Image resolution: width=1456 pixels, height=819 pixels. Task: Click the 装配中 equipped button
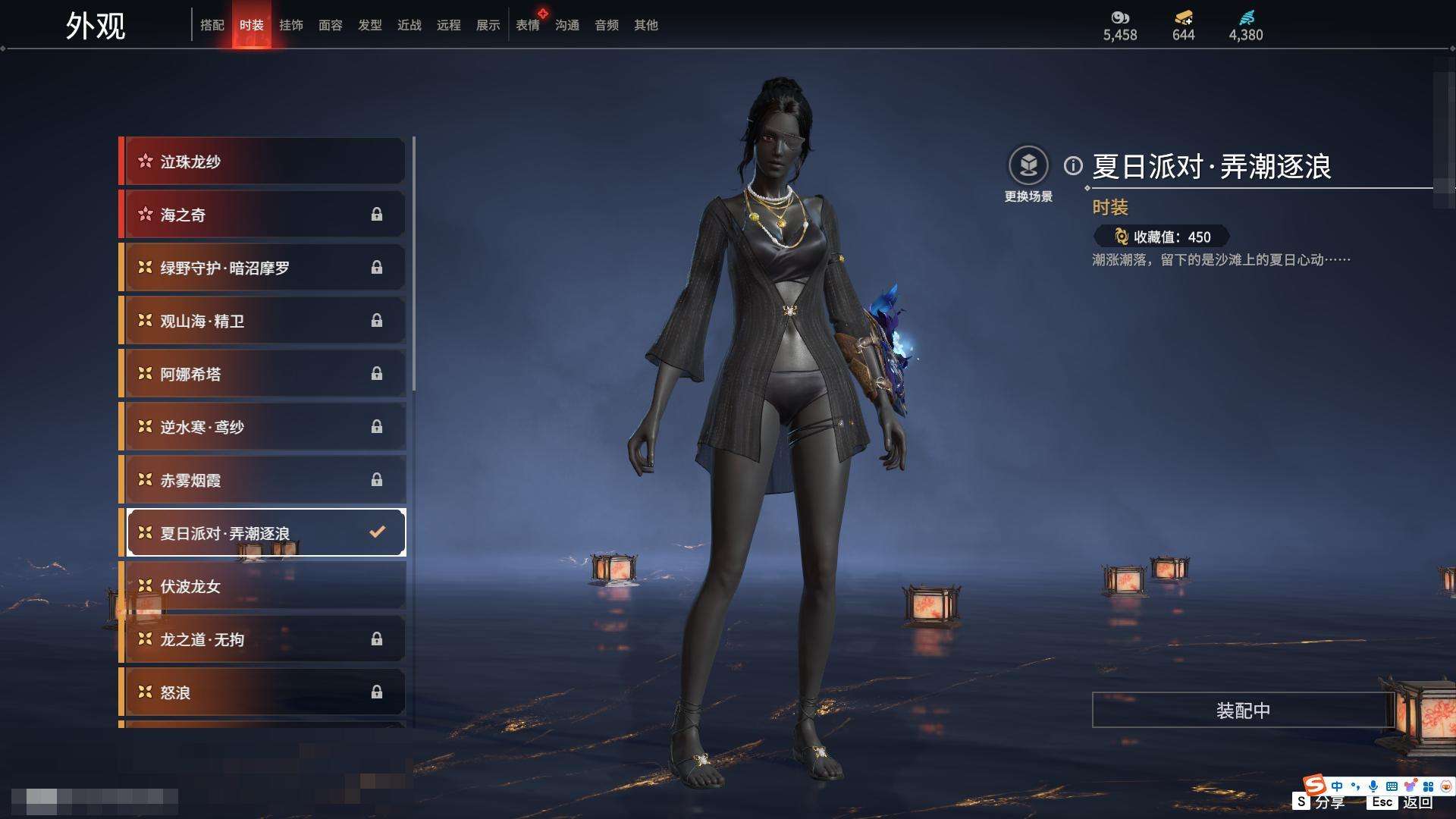[x=1243, y=711]
